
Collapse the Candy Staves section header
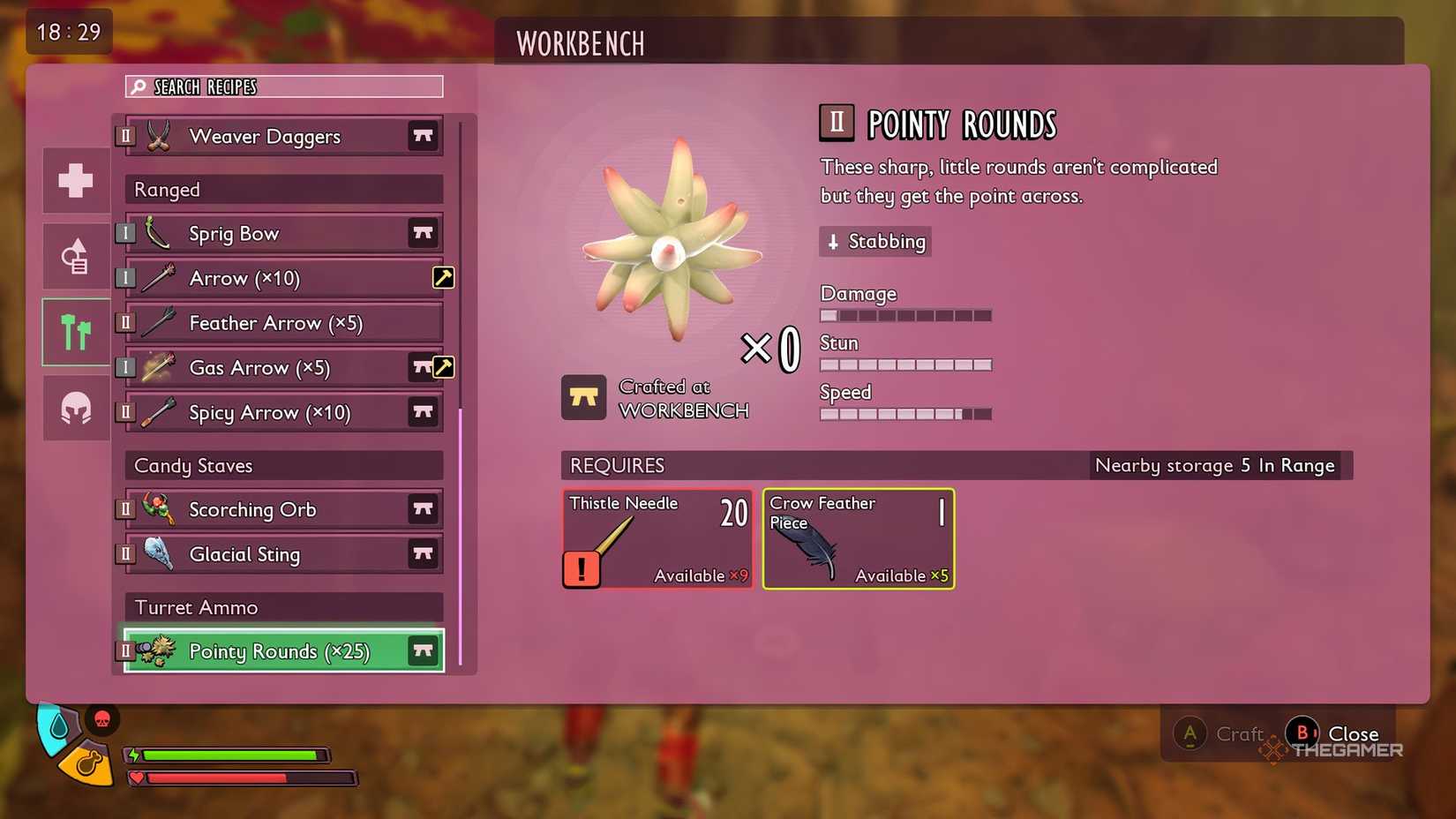[x=282, y=465]
